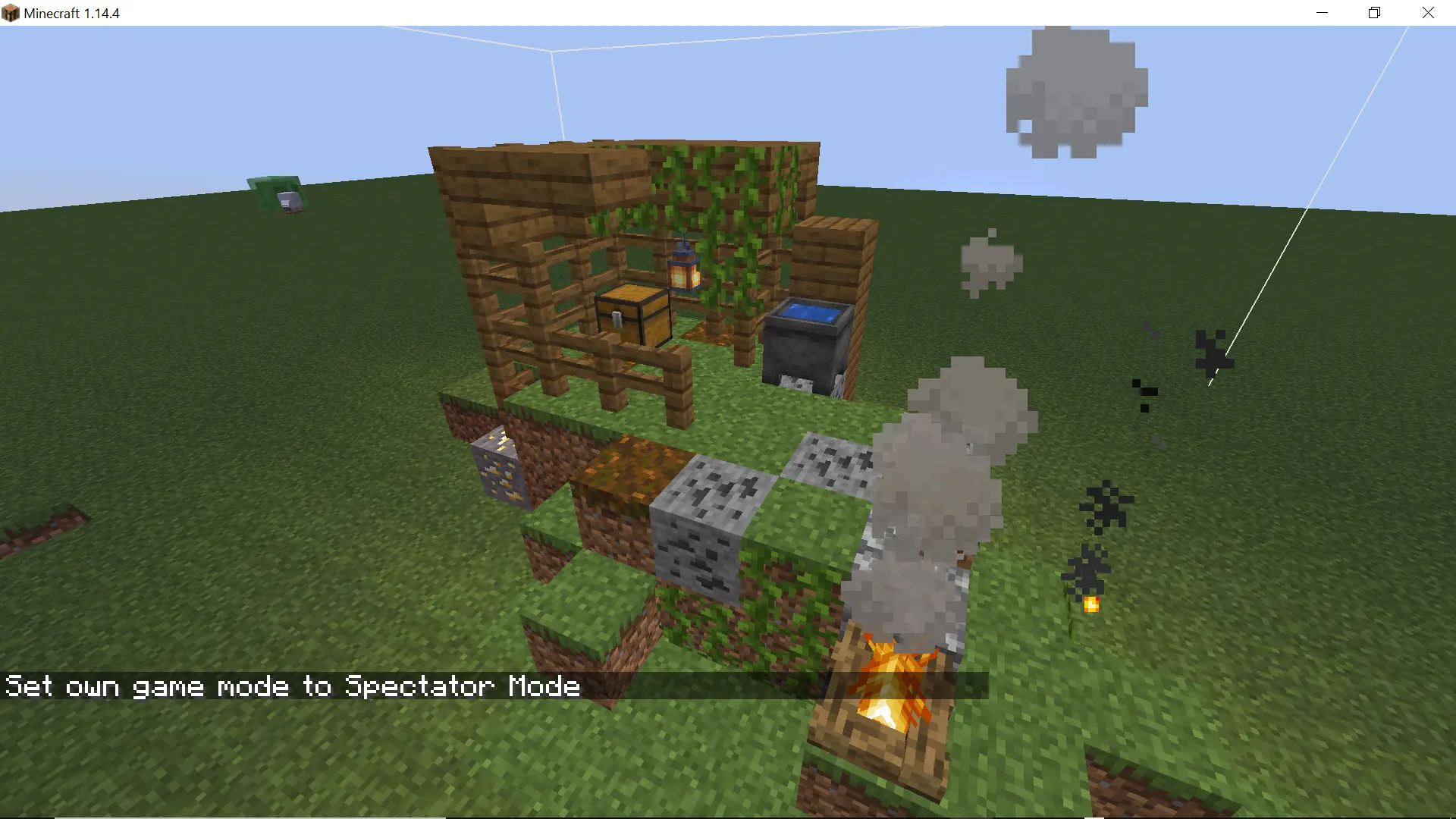Click the green slime mob in the distance
1456x819 pixels.
point(273,190)
